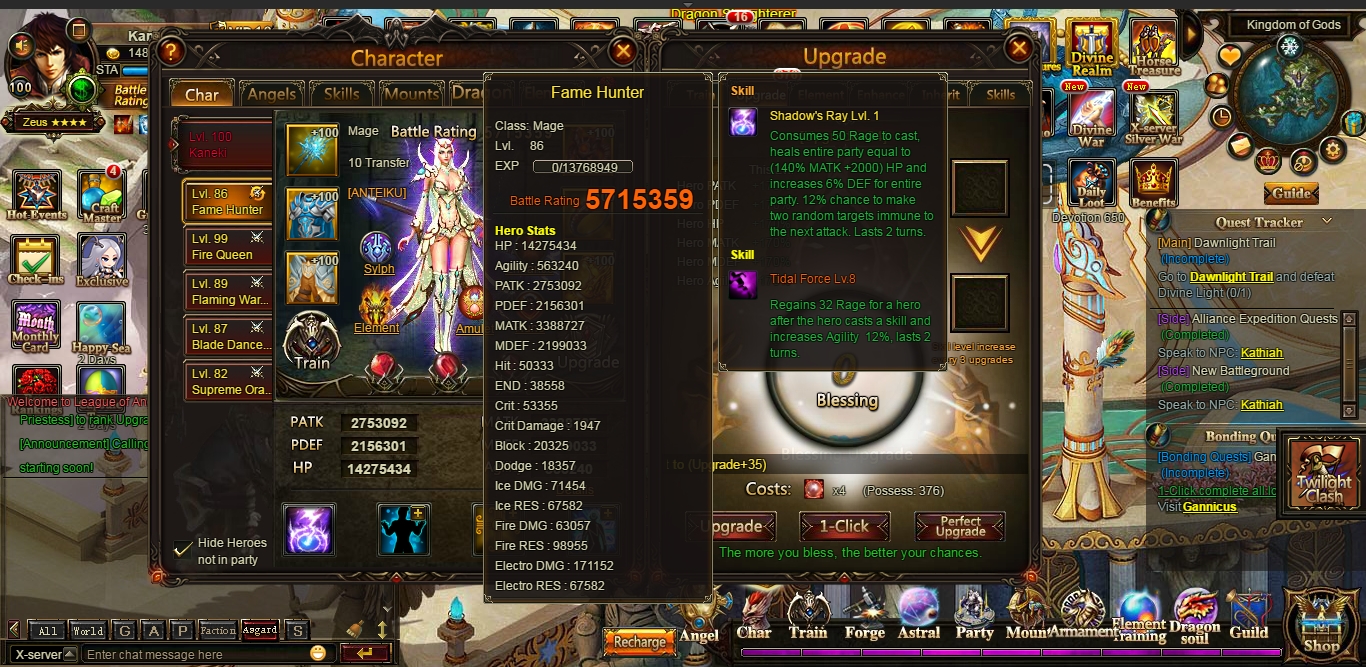Choose the Lvl. 87 Blade Dancer hero
Image resolution: width=1366 pixels, height=667 pixels.
(x=227, y=337)
